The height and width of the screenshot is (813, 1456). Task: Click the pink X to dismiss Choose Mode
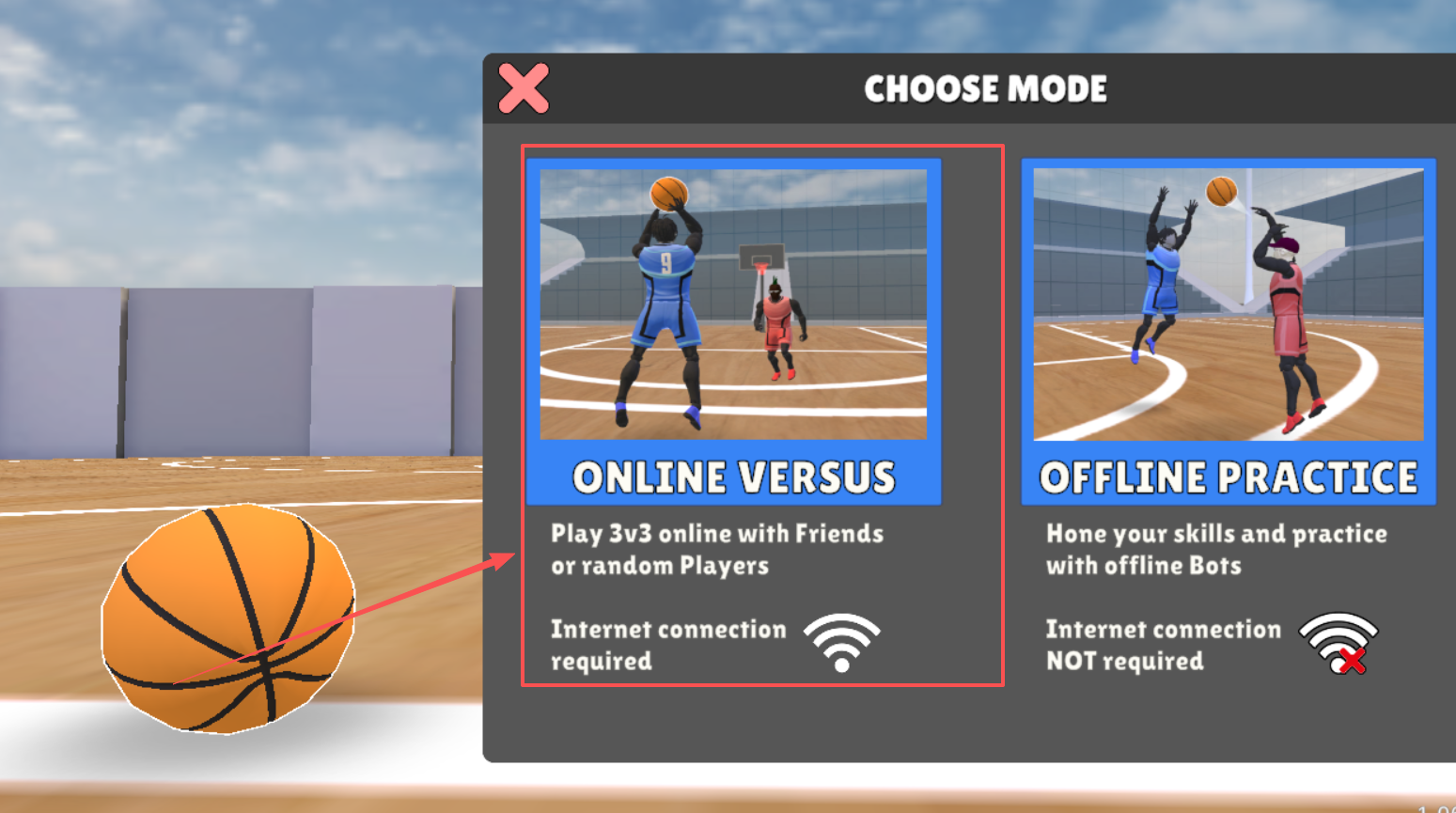(523, 89)
